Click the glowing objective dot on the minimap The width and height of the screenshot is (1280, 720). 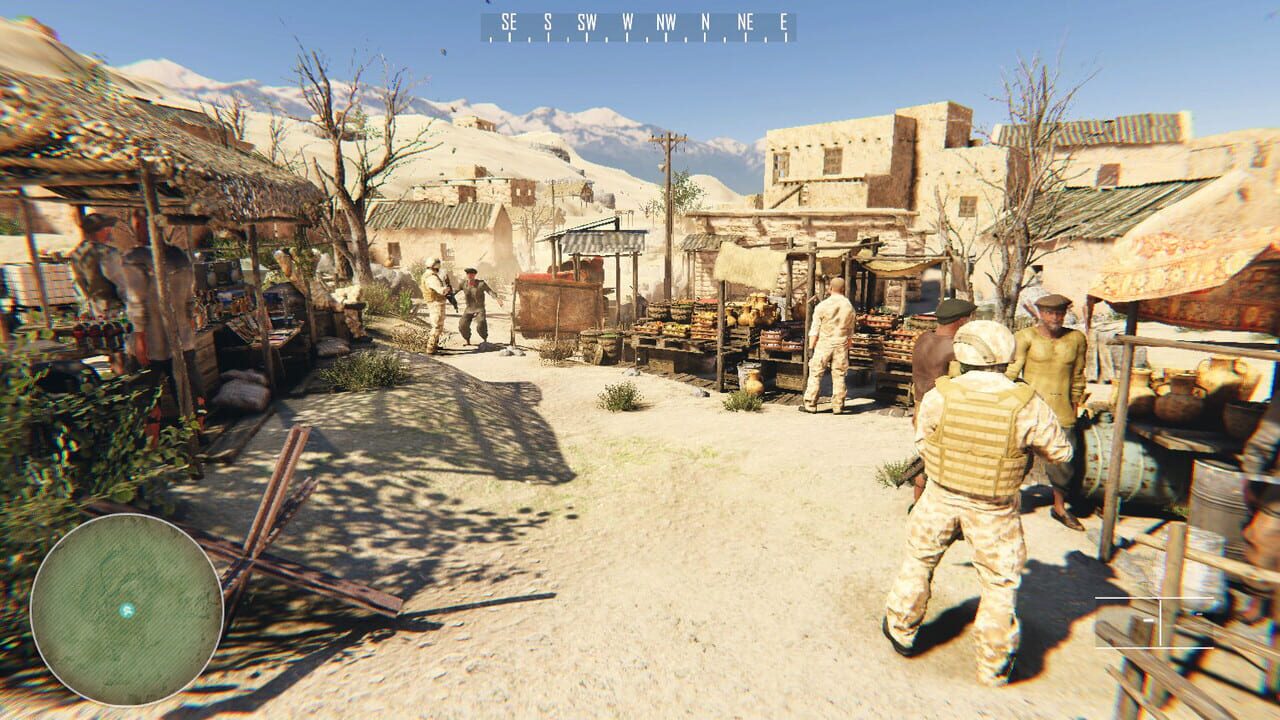coord(126,610)
